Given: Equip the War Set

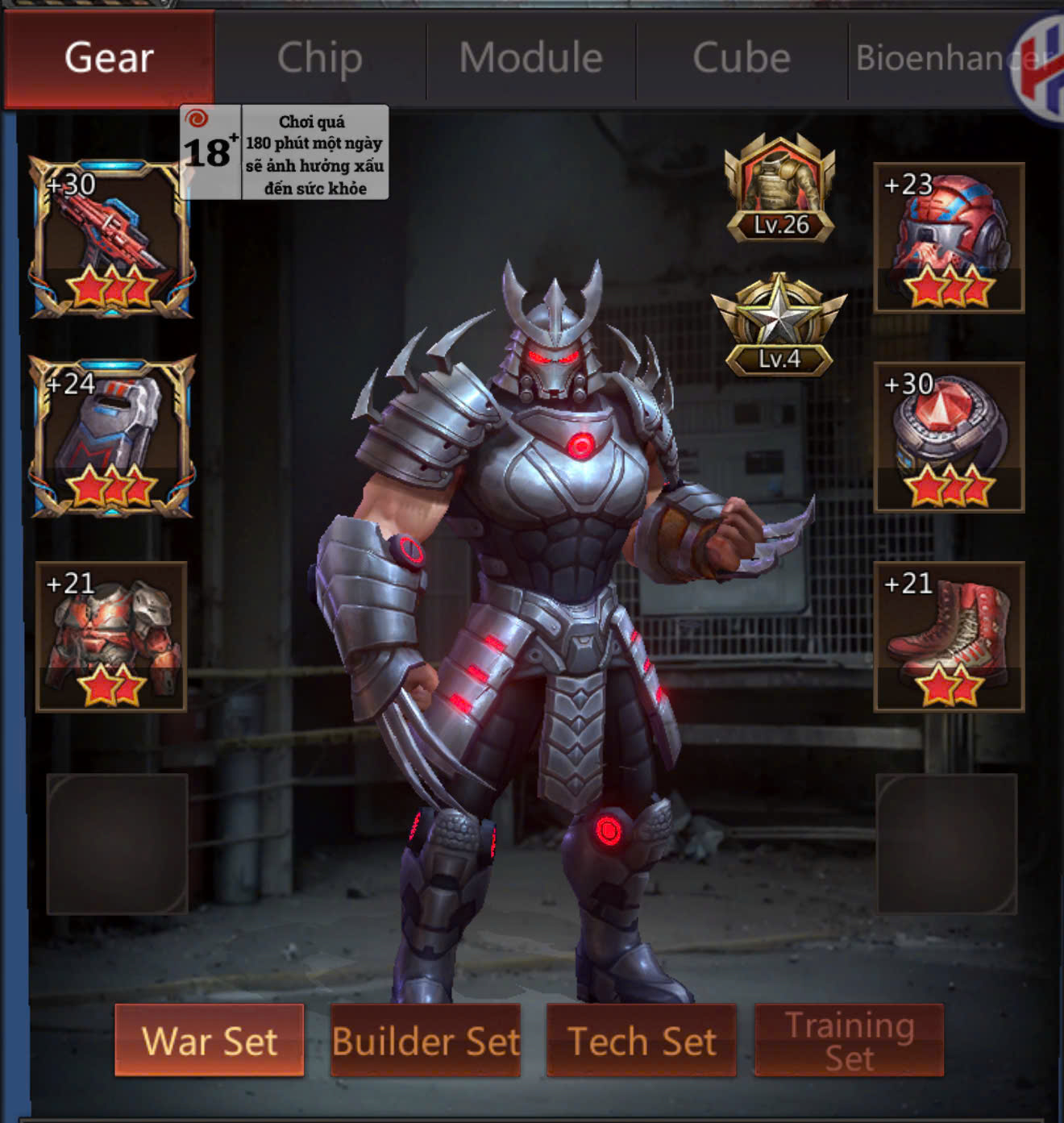Looking at the screenshot, I should click(210, 1040).
